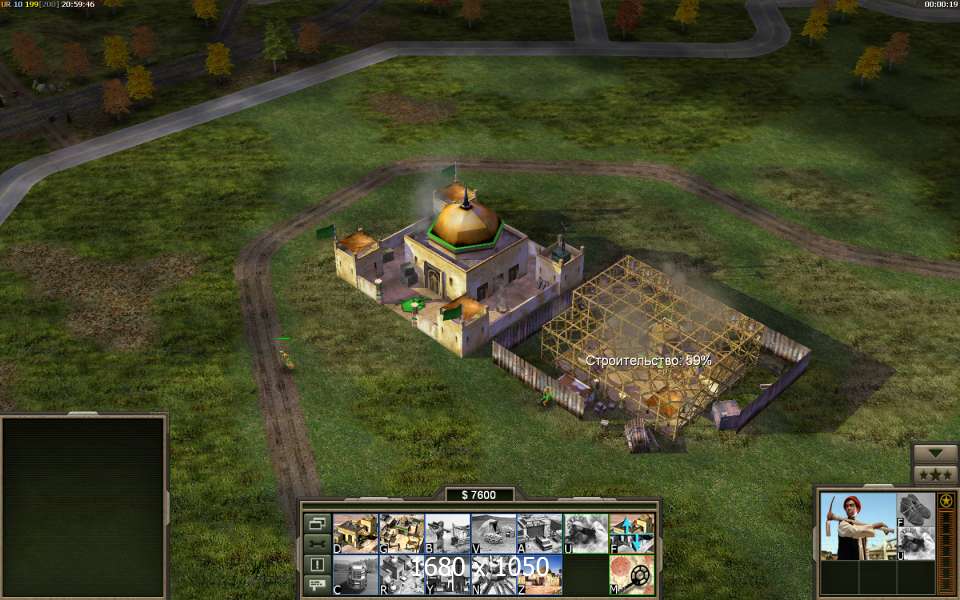Image resolution: width=960 pixels, height=600 pixels.
Task: Select the build icon marked Z
Action: point(539,575)
